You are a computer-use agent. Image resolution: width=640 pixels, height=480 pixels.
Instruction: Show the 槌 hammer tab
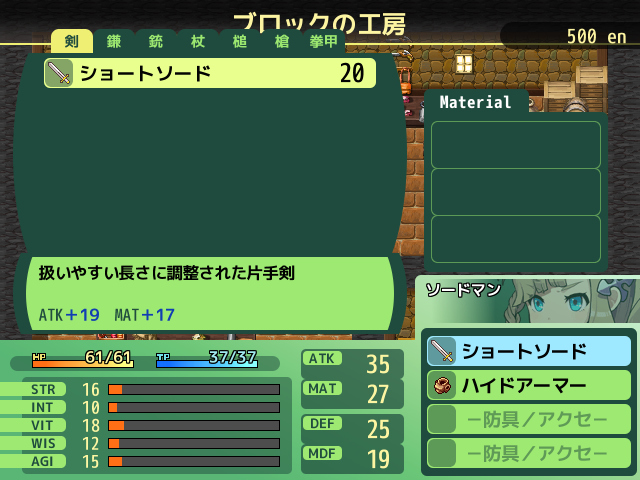coord(240,42)
